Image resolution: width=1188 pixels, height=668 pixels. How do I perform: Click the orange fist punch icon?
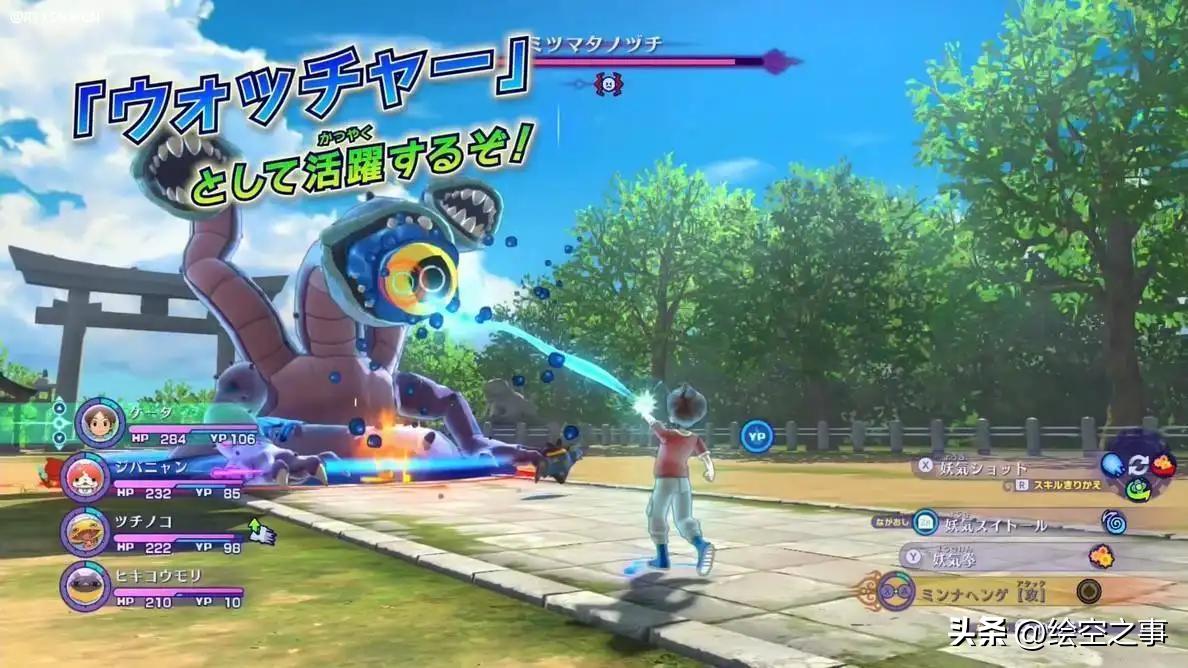(1102, 556)
